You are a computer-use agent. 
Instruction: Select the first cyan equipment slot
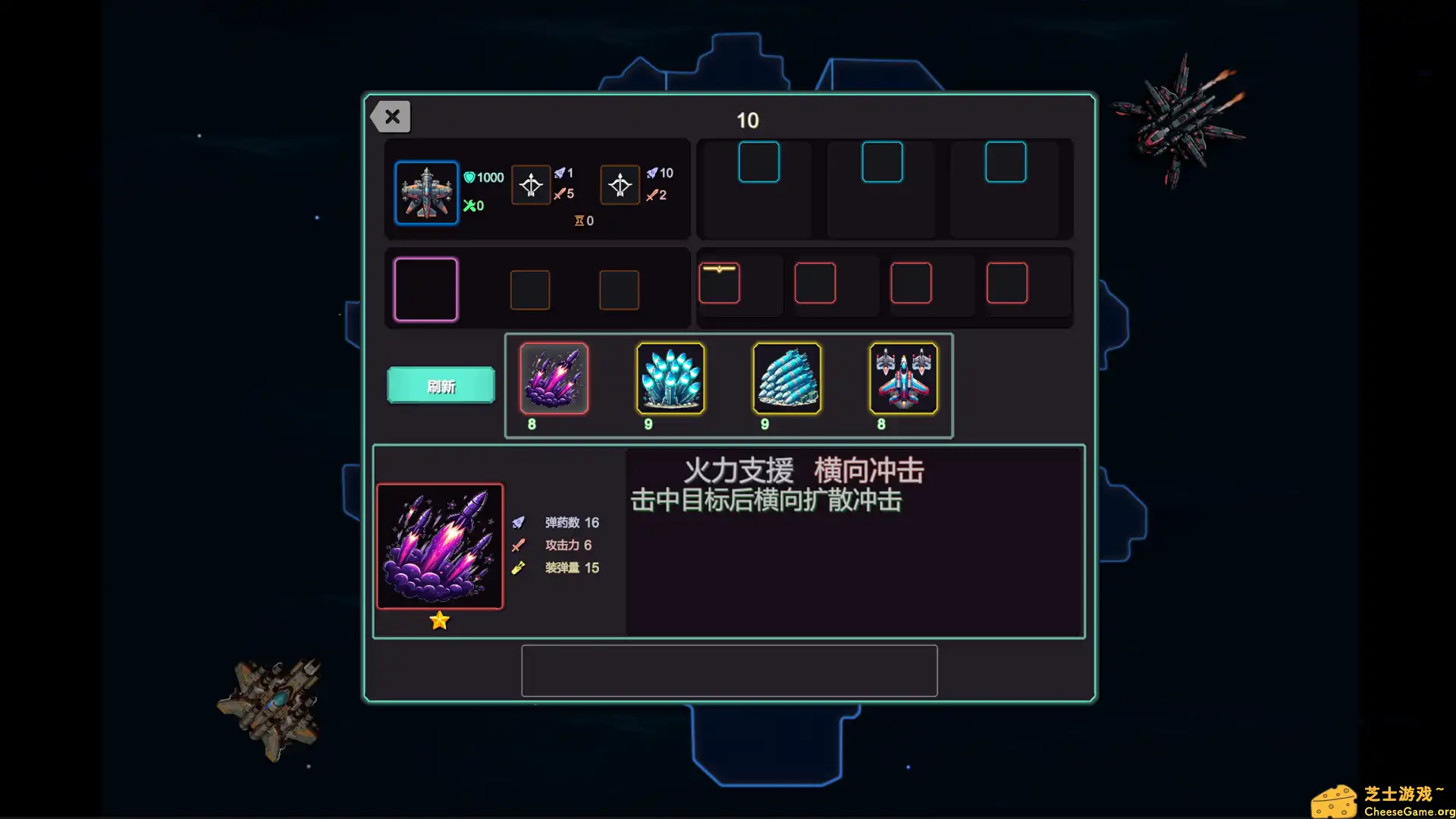point(758,162)
